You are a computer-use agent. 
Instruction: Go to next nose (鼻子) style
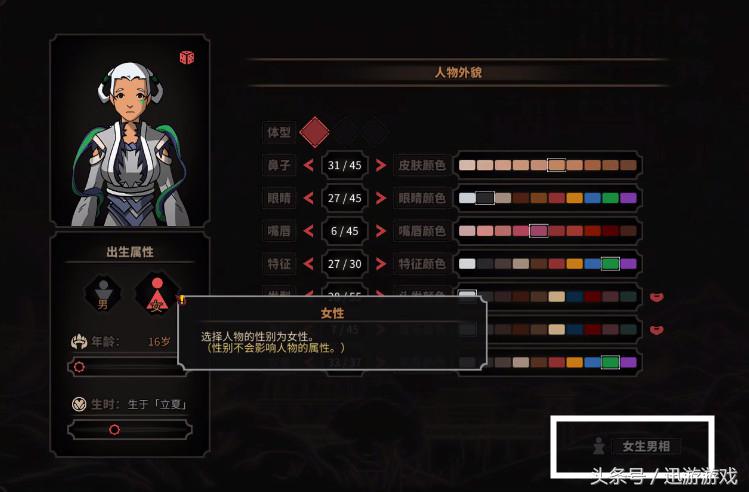(382, 165)
